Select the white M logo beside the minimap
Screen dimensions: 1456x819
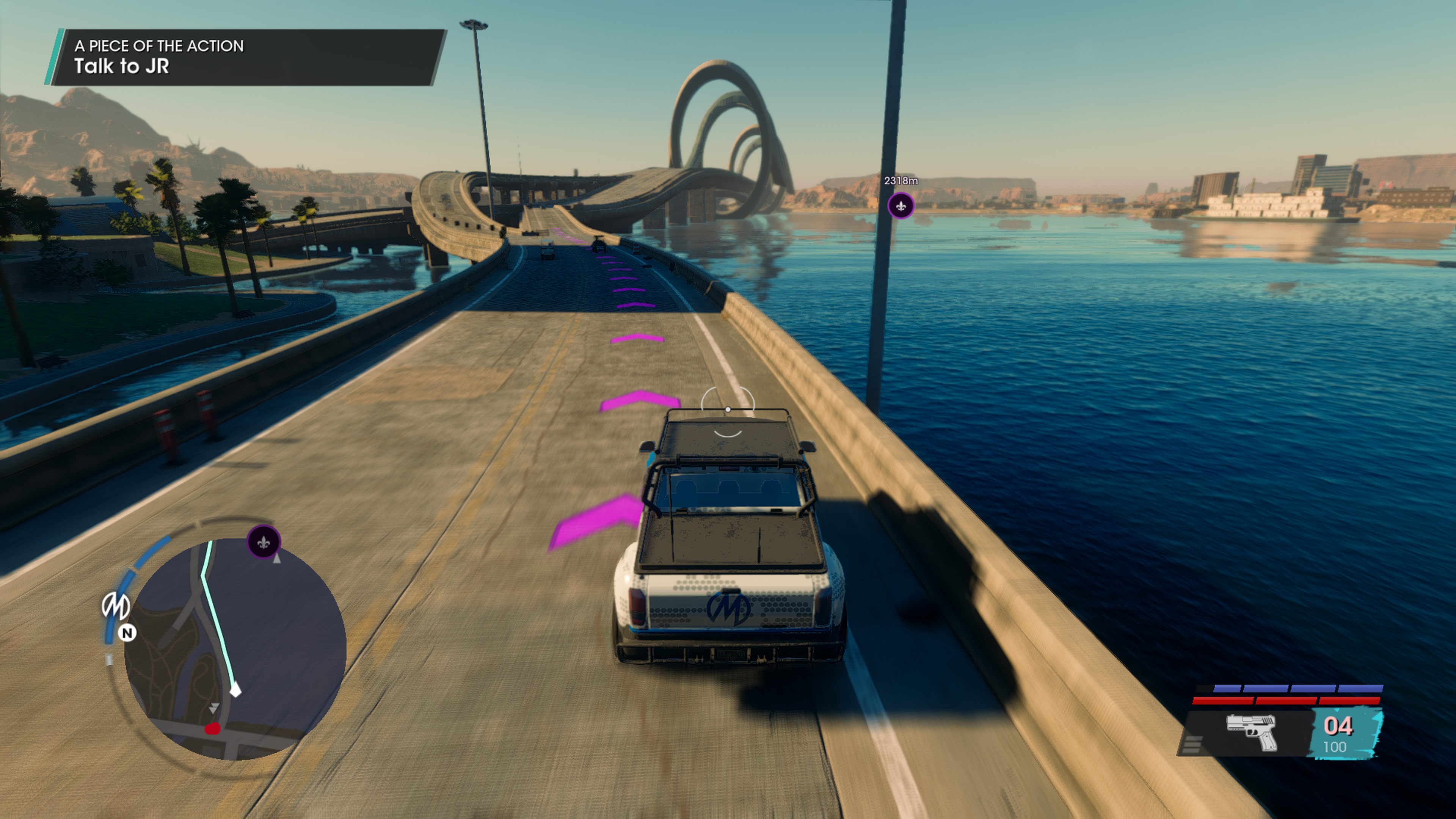pyautogui.click(x=115, y=606)
